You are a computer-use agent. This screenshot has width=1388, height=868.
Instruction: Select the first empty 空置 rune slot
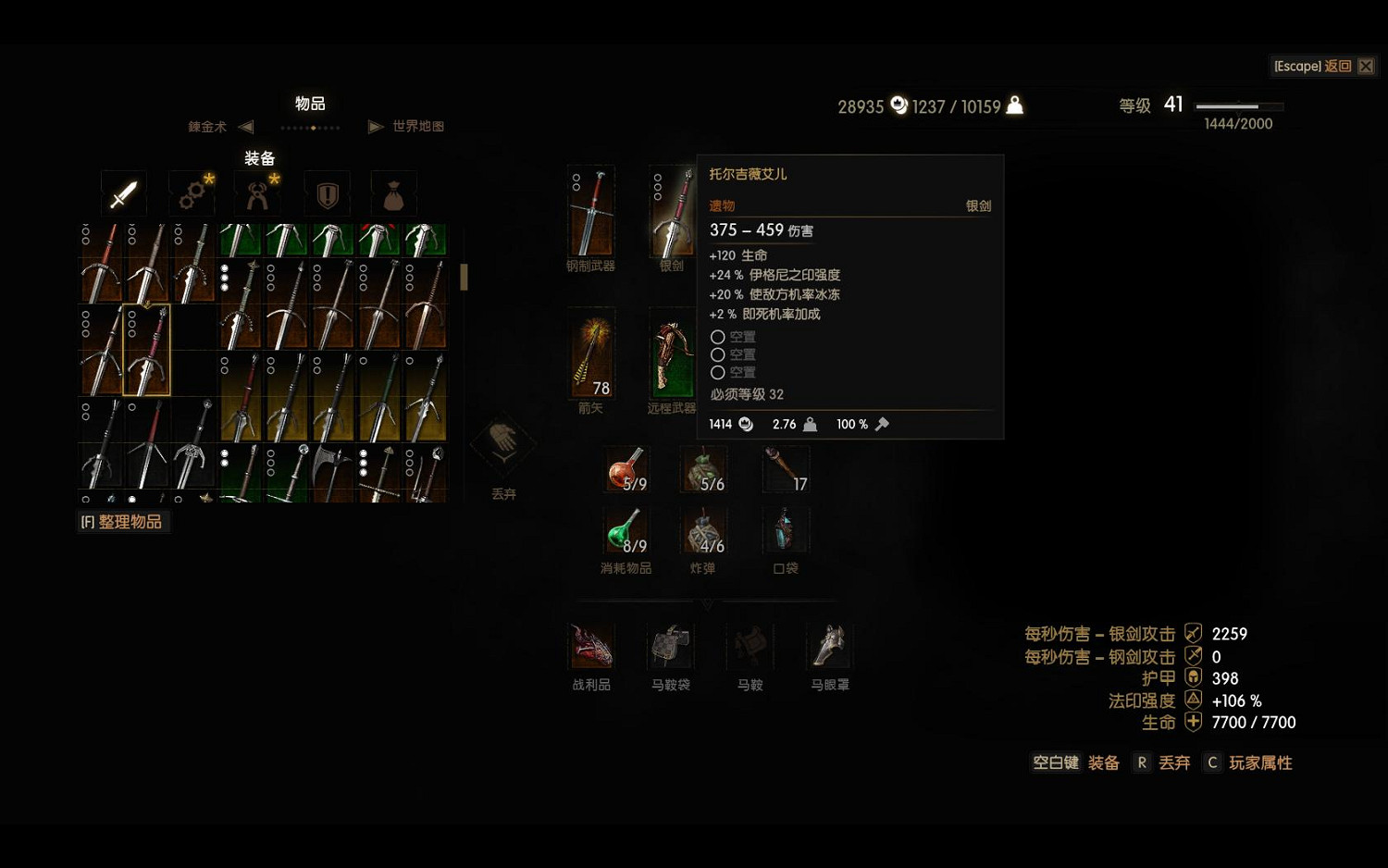coord(718,337)
